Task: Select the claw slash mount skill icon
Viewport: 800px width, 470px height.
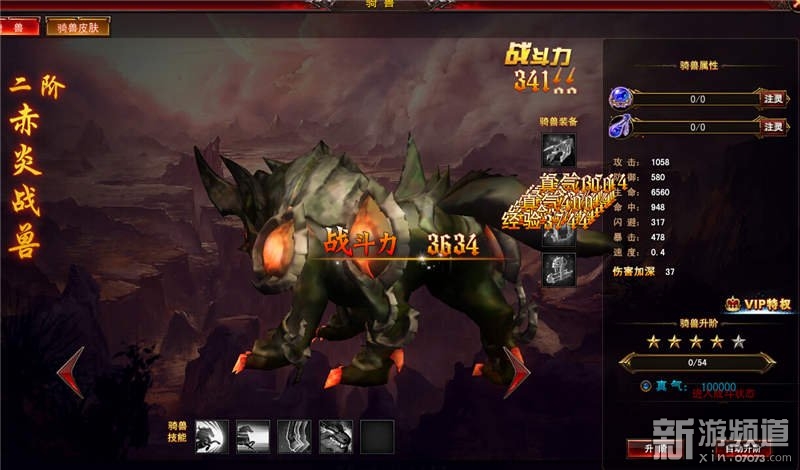Action: [294, 436]
